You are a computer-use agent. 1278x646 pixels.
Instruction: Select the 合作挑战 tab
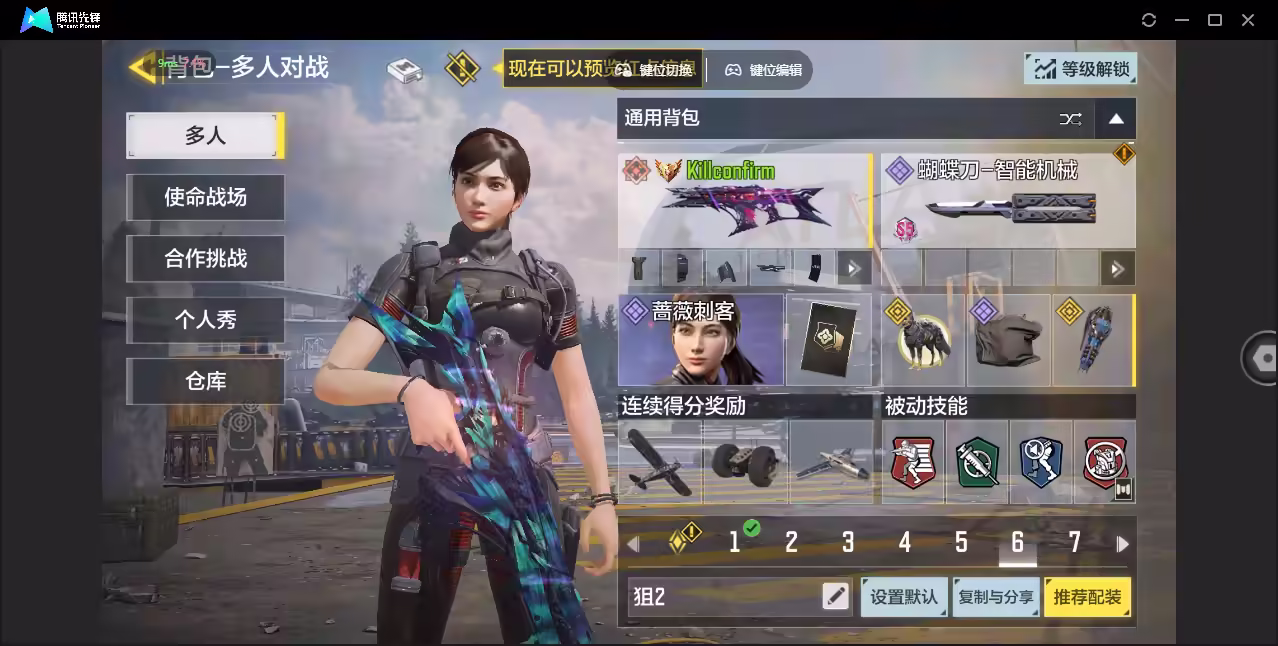205,258
